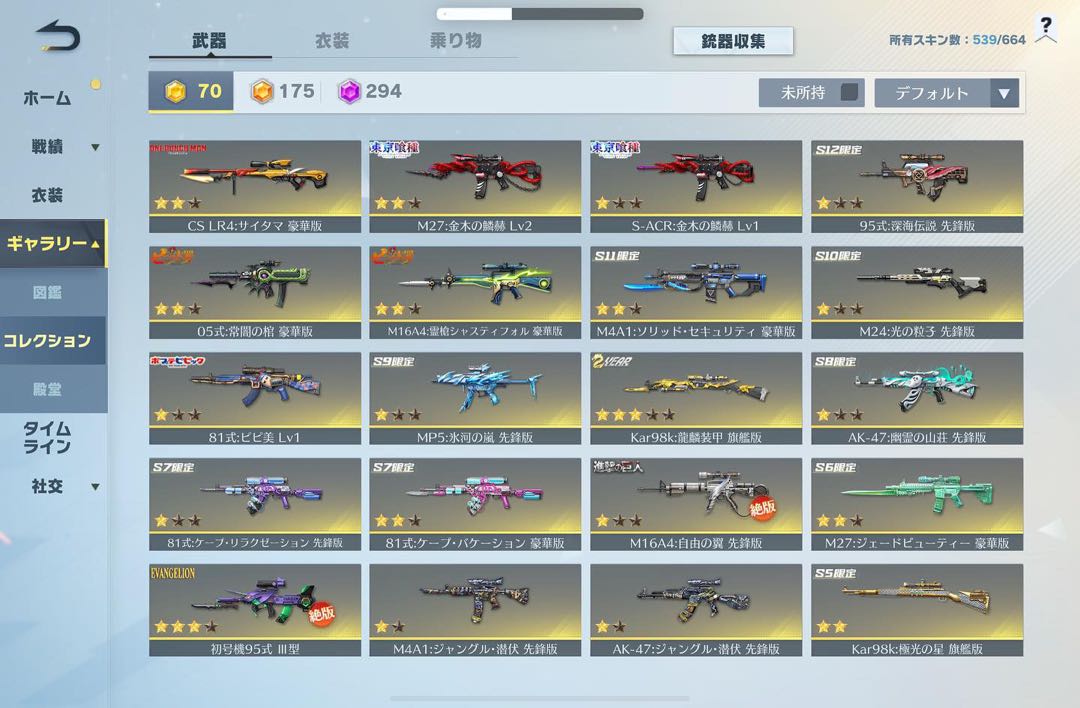Screen dimensions: 1080x708
Task: Select the CS LR4:サイタマ weapon skin
Action: pyautogui.click(x=254, y=186)
